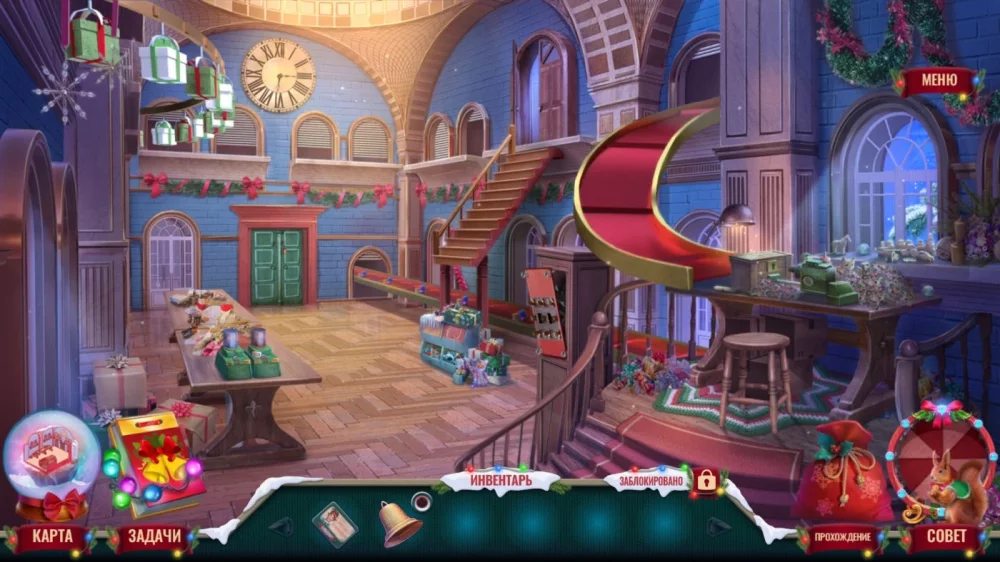
Task: Show next inventory items with right arrow
Action: coord(717,525)
